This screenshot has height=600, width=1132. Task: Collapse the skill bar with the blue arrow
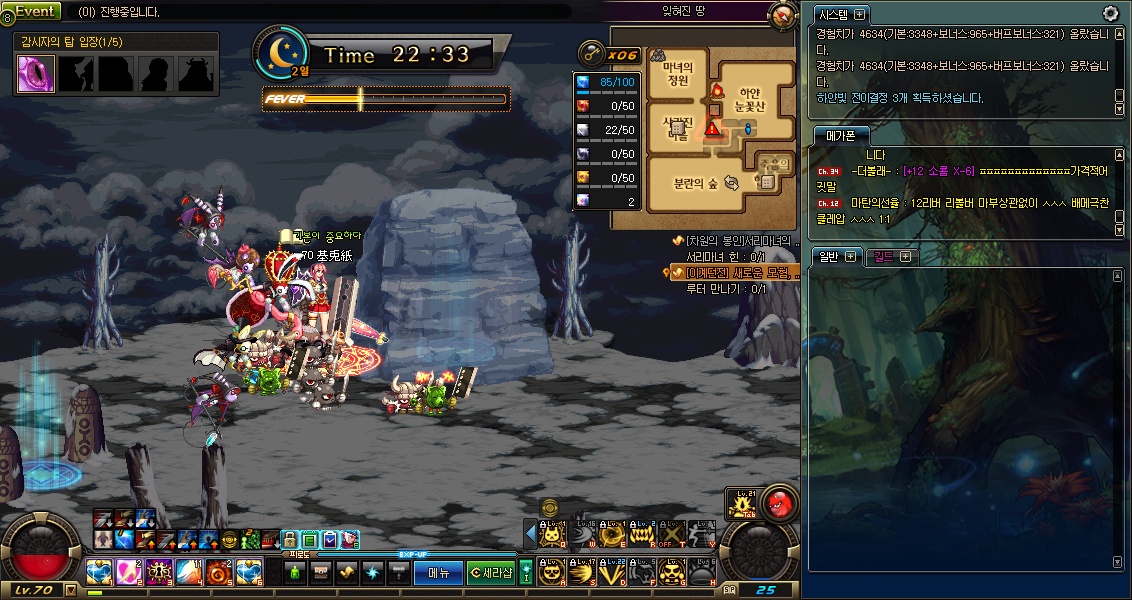point(531,534)
